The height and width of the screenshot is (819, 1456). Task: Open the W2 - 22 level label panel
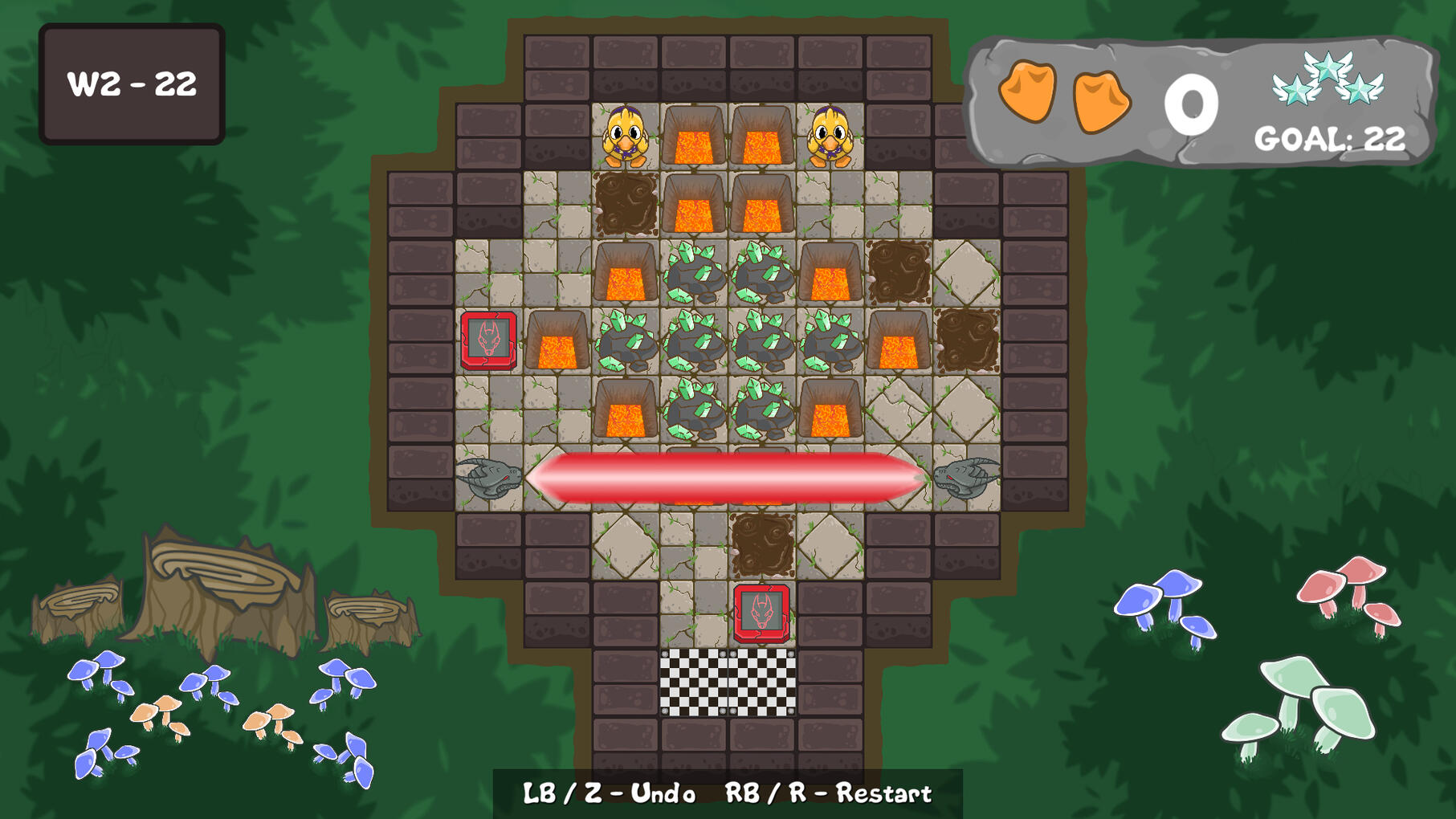(133, 81)
